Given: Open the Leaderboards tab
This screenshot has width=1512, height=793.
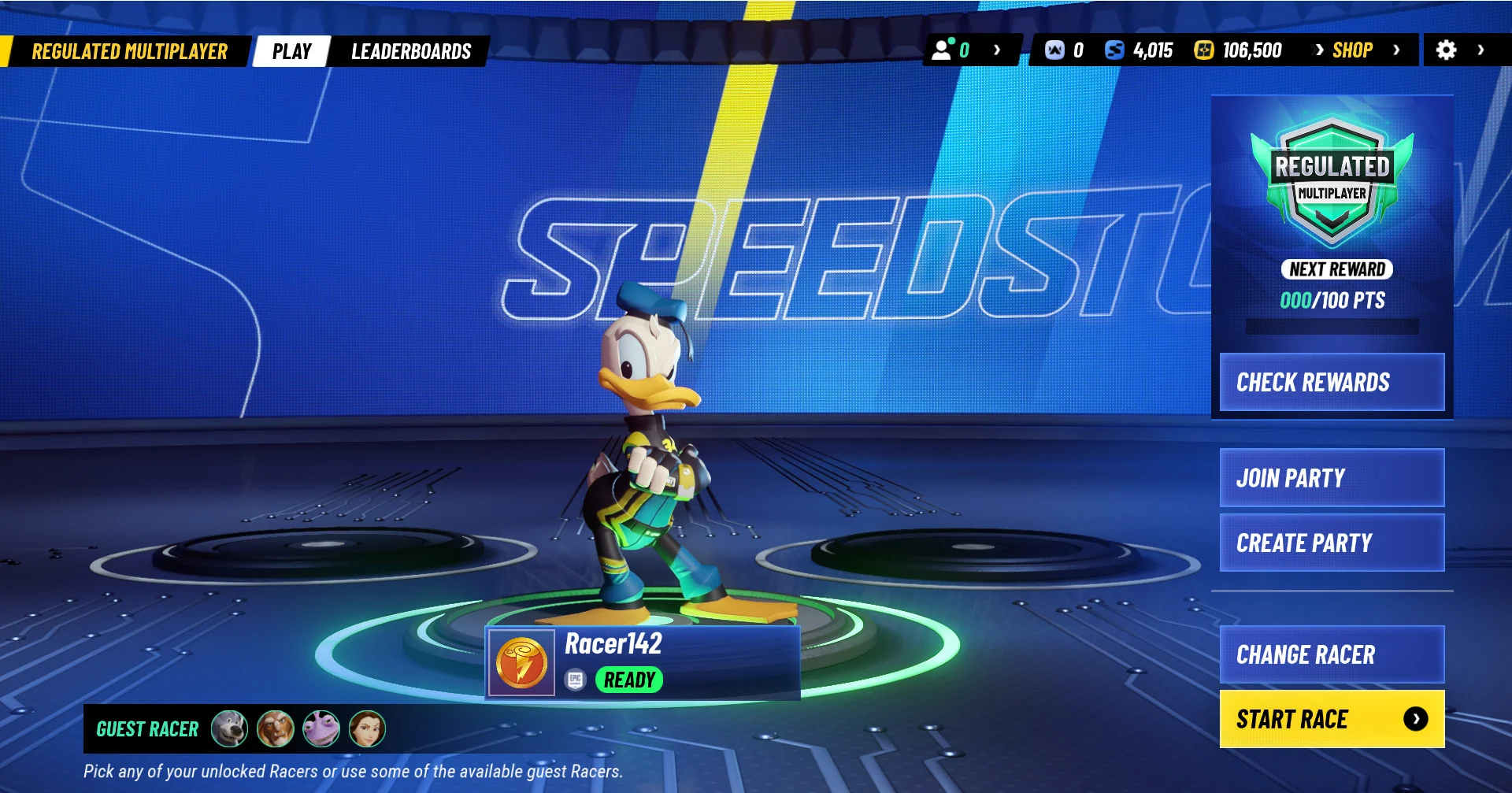Looking at the screenshot, I should 410,51.
